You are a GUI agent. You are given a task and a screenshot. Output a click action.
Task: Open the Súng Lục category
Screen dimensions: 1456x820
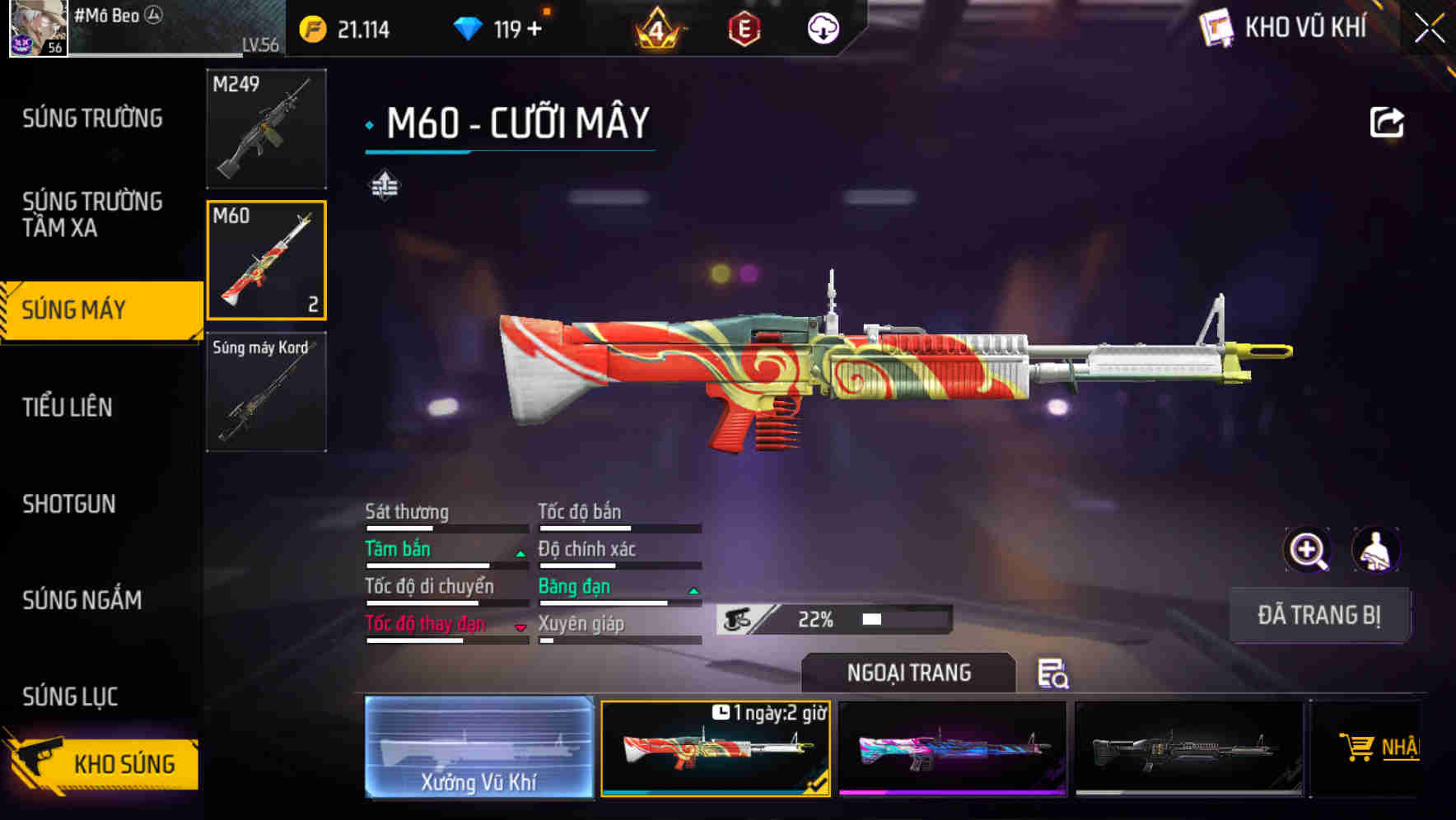coord(71,697)
